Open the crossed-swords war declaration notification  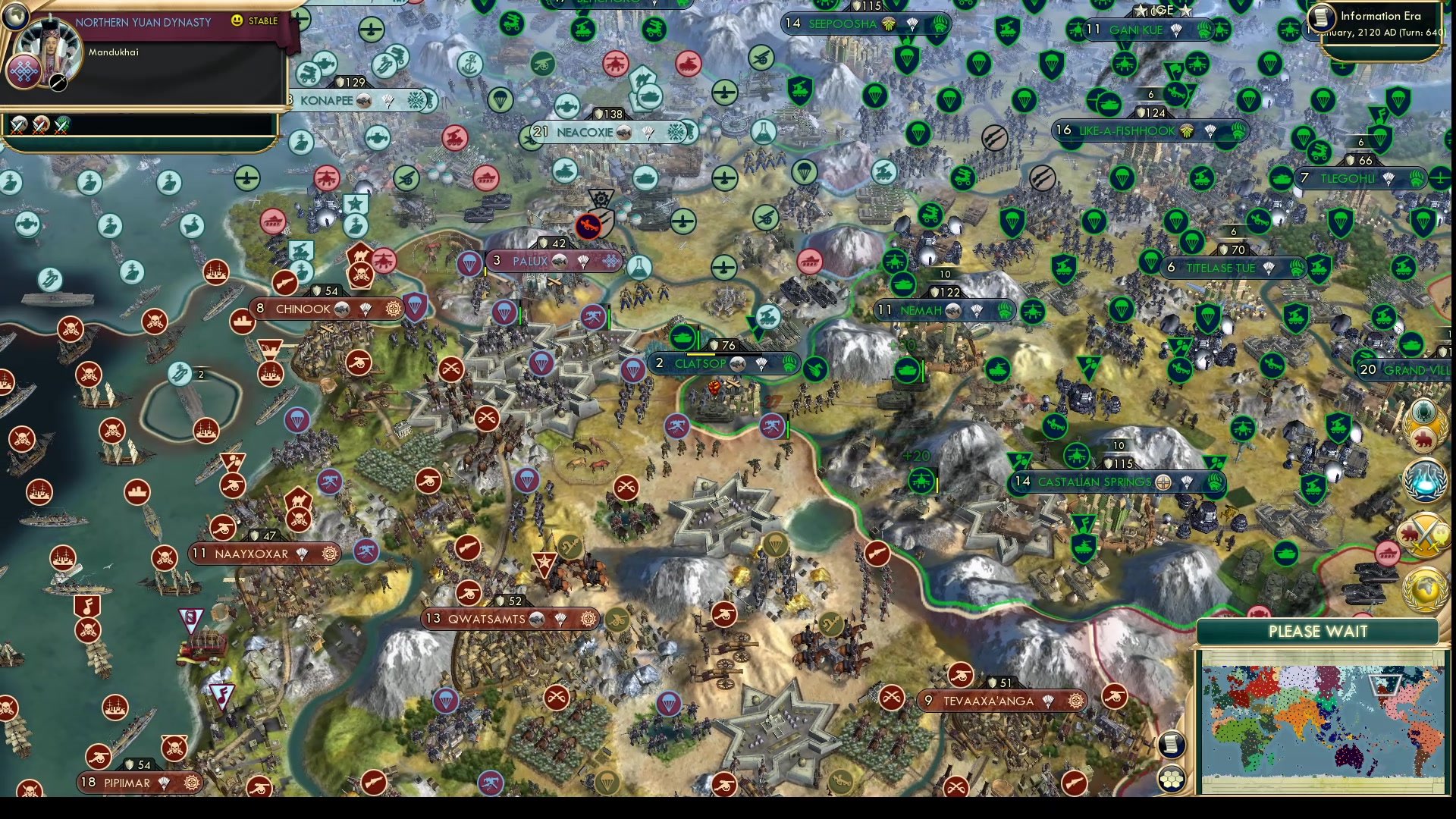click(x=1425, y=535)
